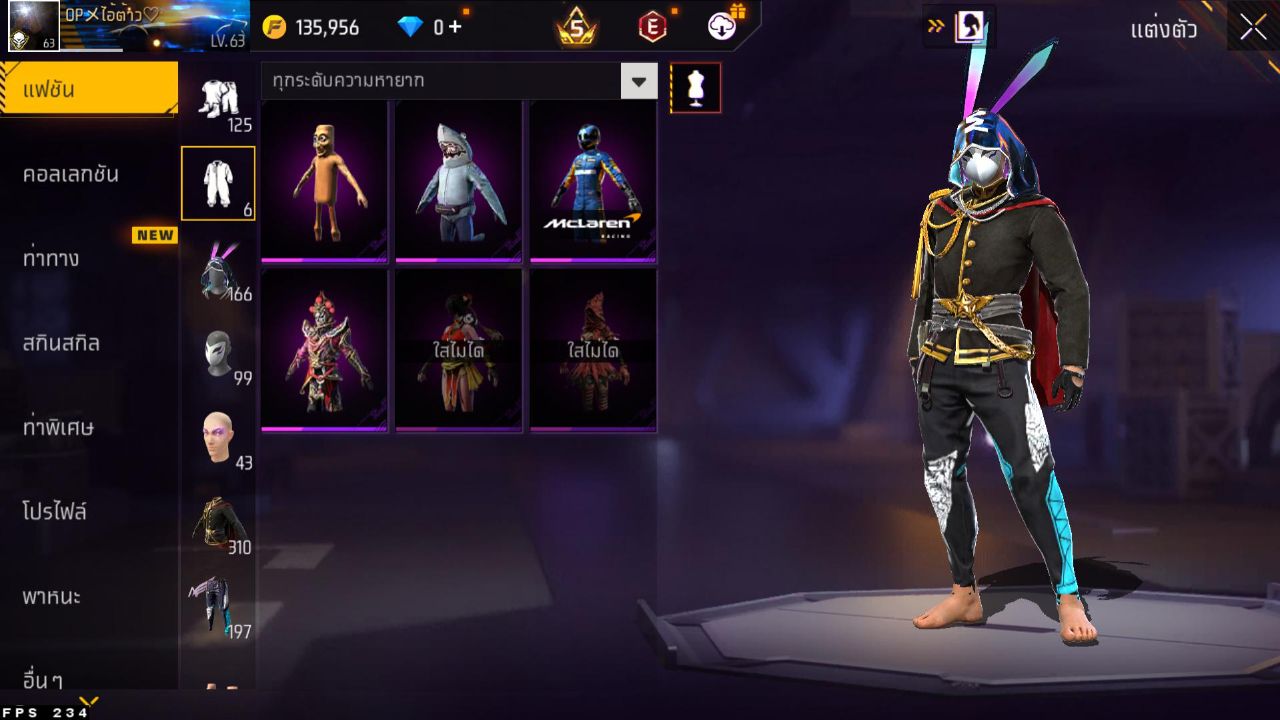Click the cloud download icon in the top bar
Screen dimensions: 1280x720
tap(721, 27)
